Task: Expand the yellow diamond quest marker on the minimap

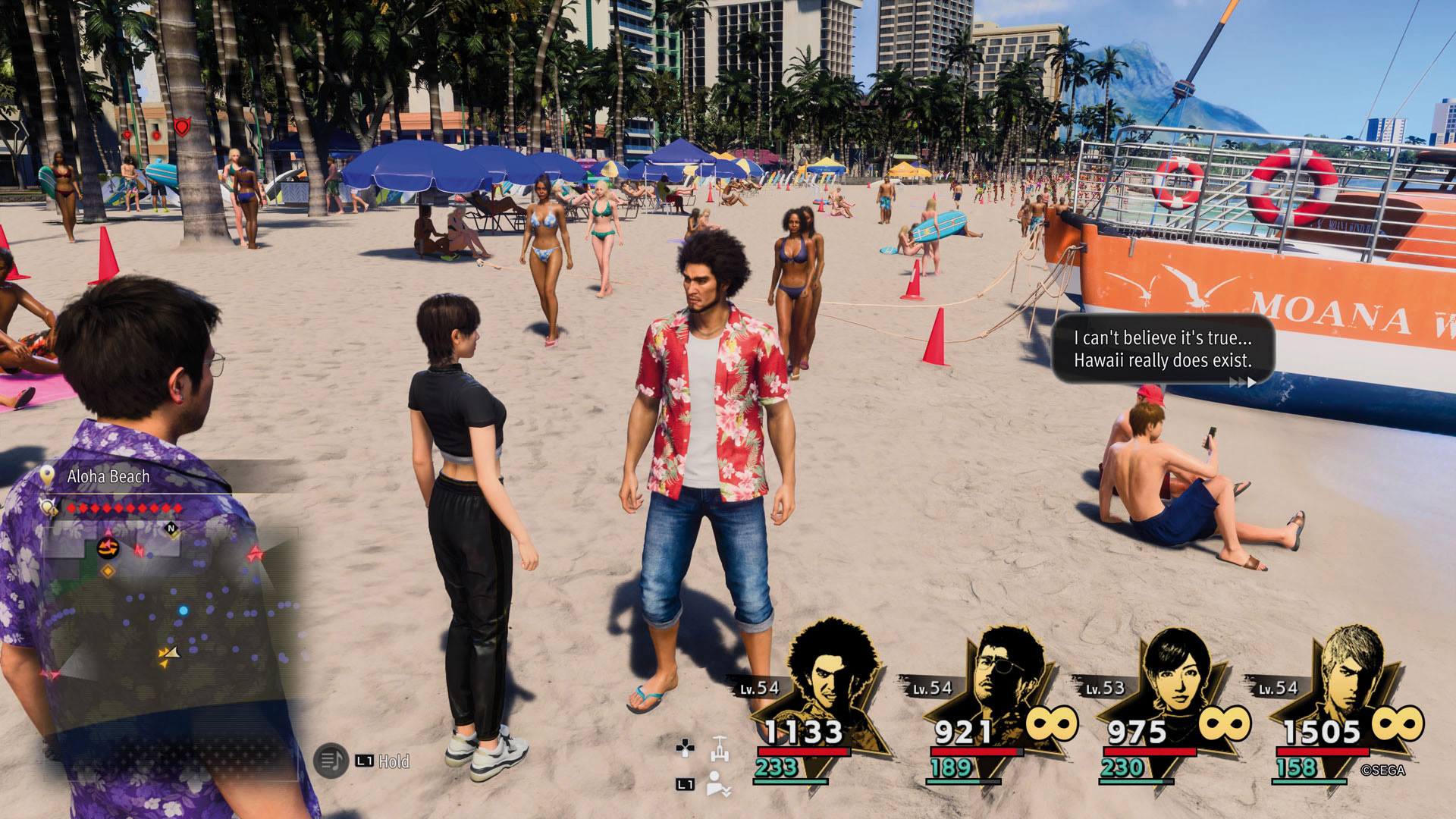Action: tap(108, 571)
